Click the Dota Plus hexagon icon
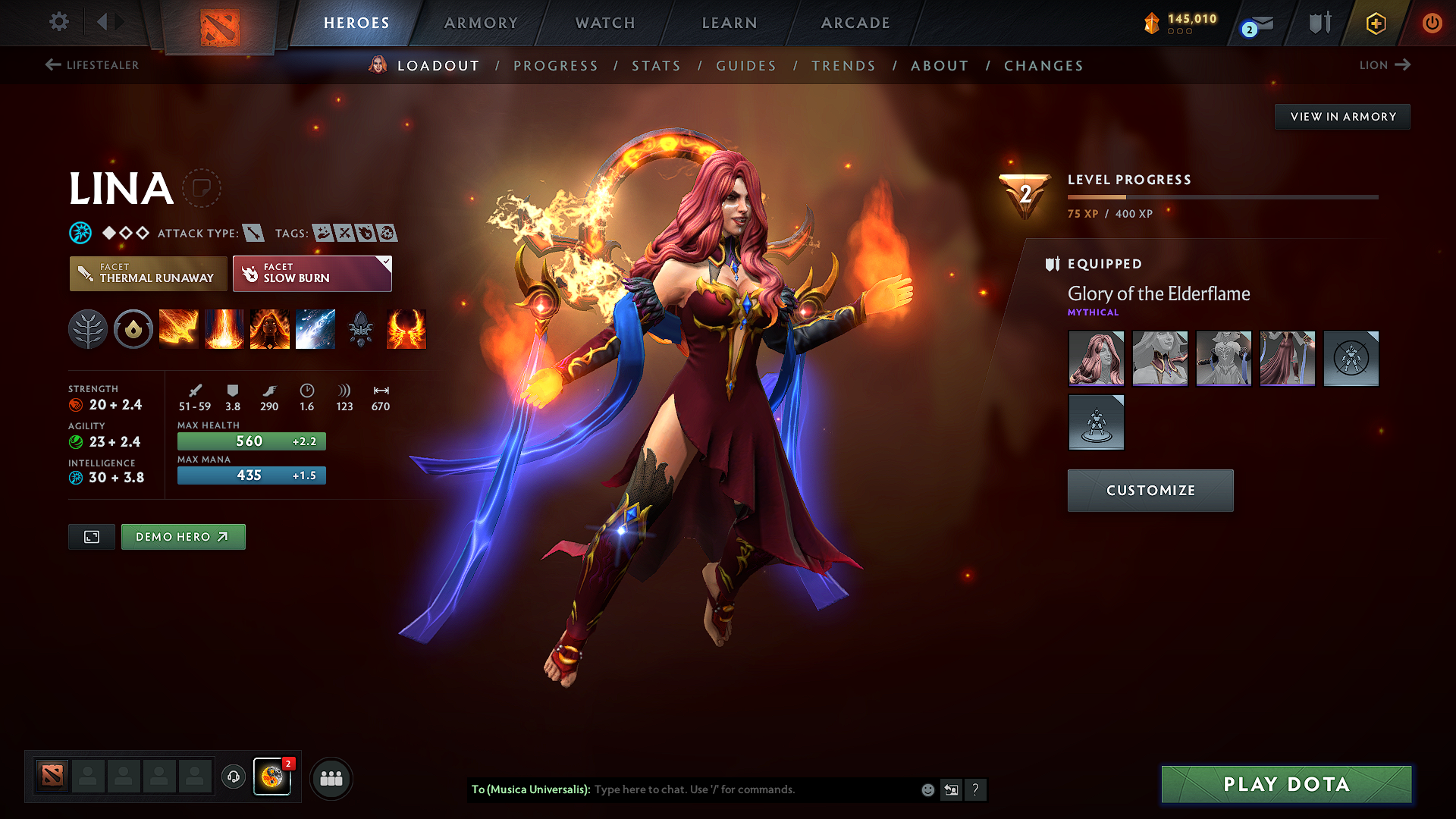 [x=1375, y=23]
